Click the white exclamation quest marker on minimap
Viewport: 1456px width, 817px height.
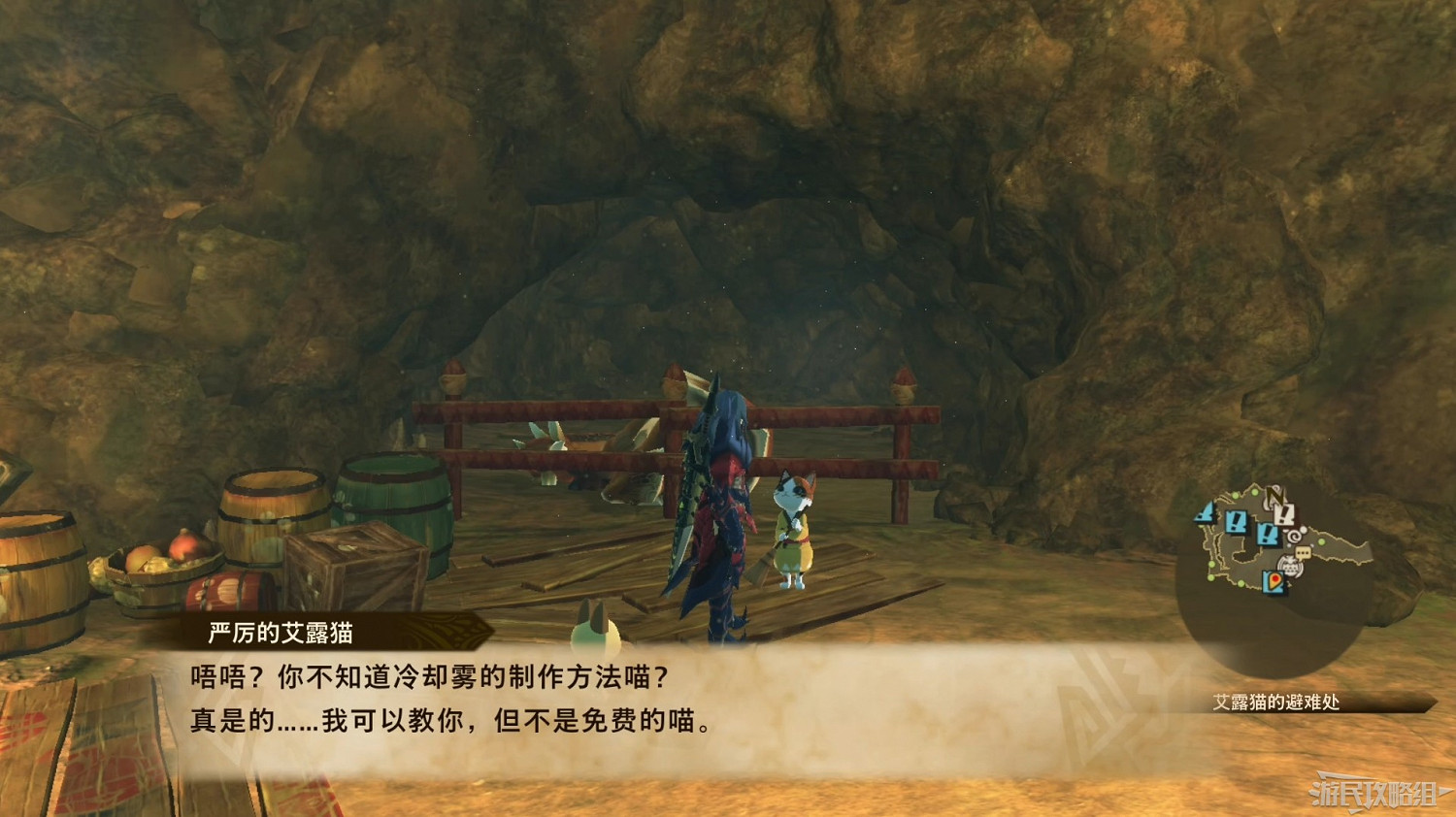click(1284, 514)
